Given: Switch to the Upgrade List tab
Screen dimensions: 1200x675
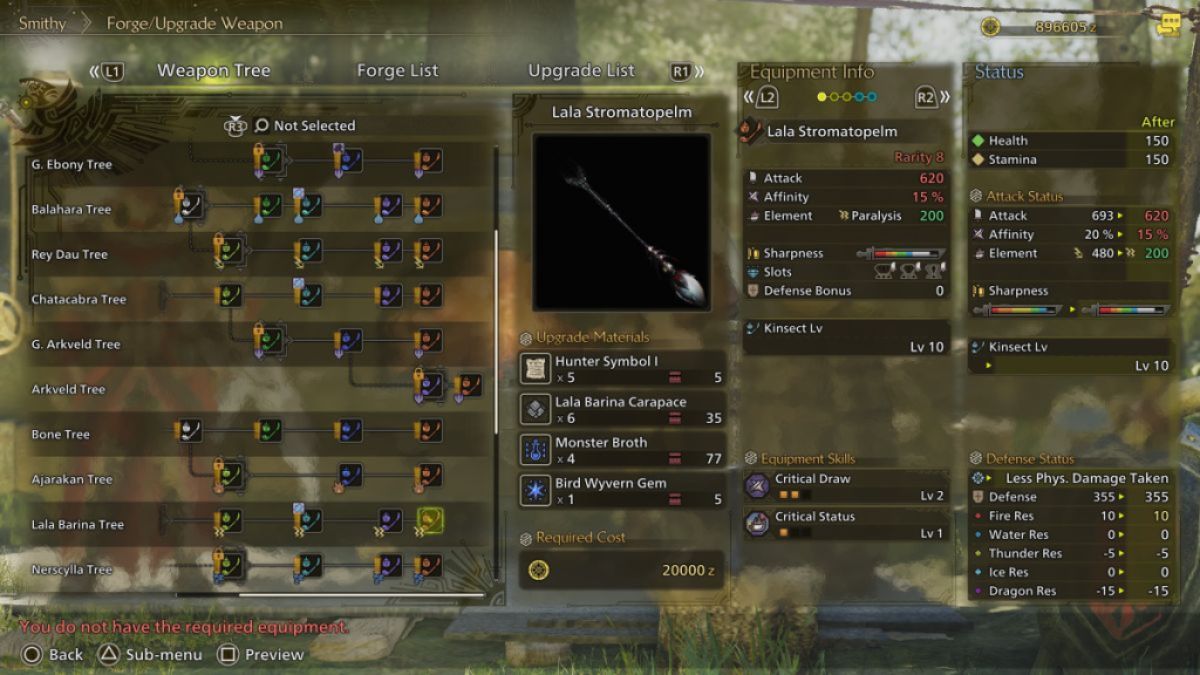Looking at the screenshot, I should click(581, 71).
